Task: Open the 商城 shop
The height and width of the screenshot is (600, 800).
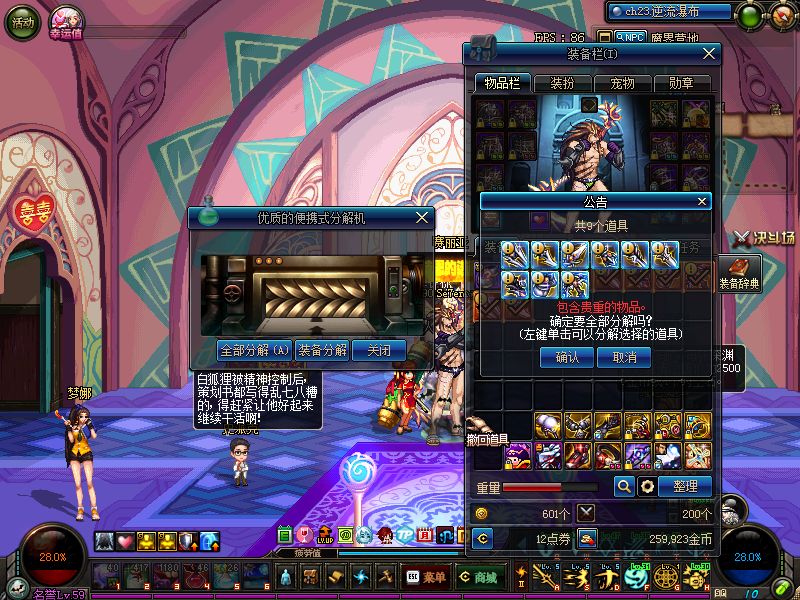Action: 478,577
